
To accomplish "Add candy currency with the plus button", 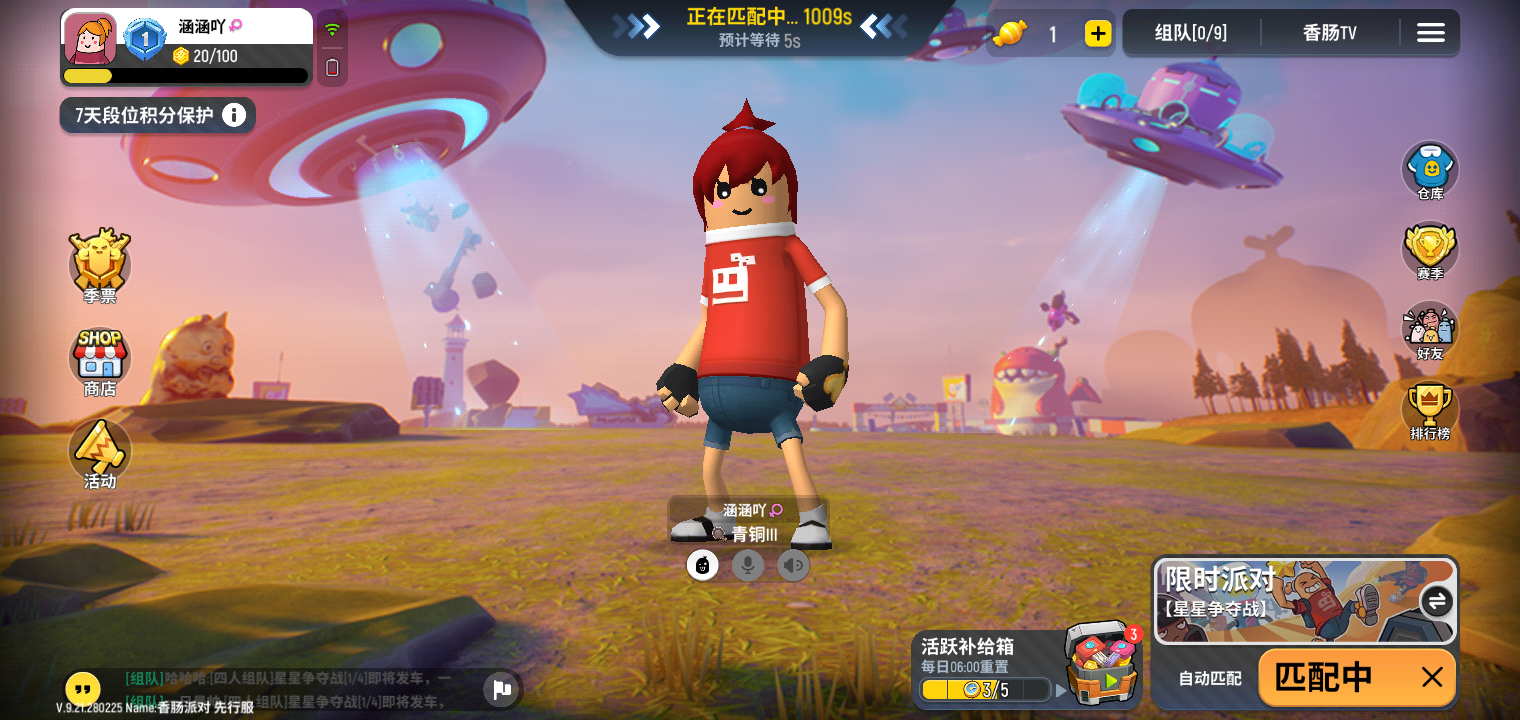I will tap(1097, 33).
